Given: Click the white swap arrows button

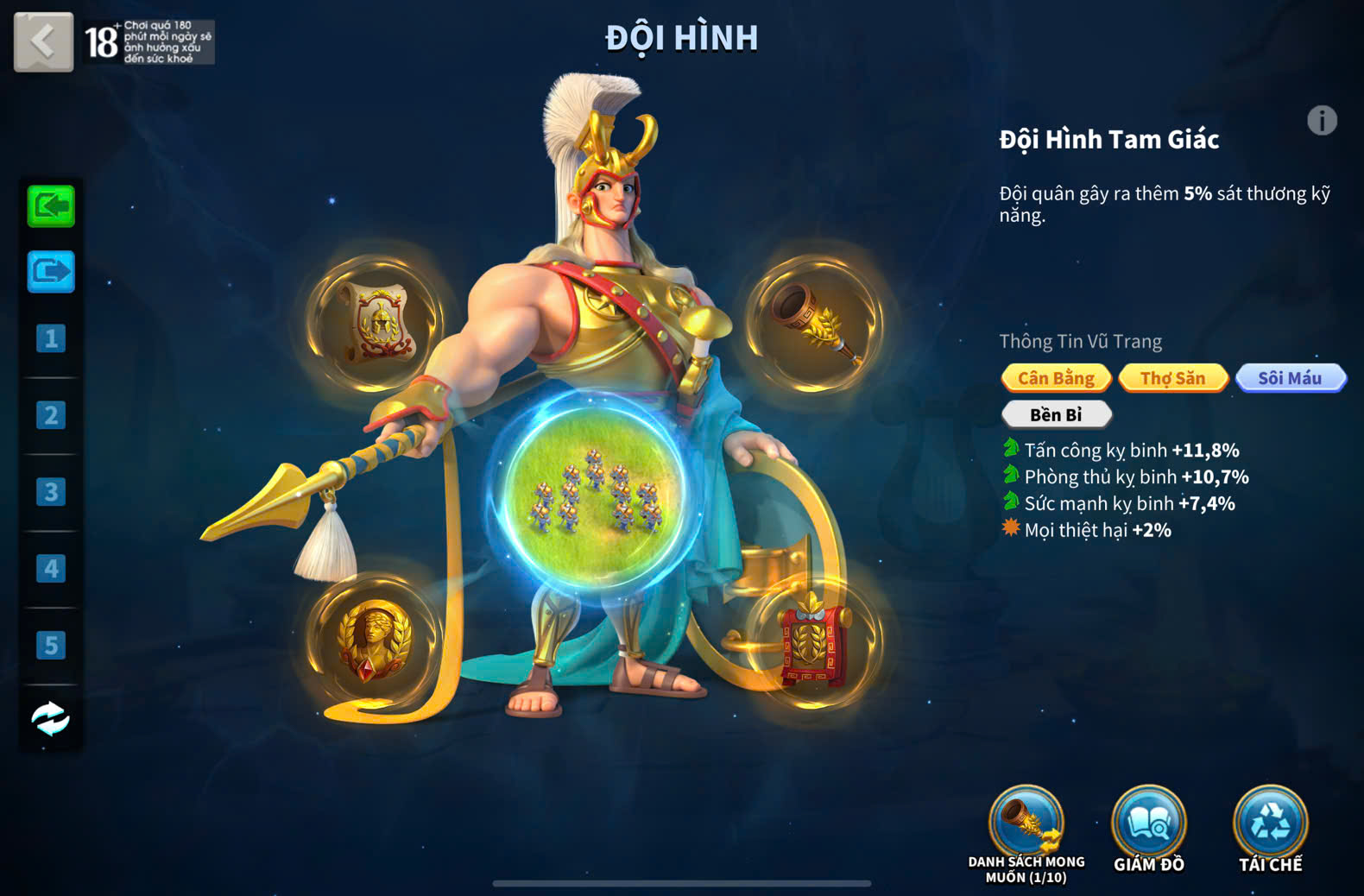Looking at the screenshot, I should click(51, 718).
